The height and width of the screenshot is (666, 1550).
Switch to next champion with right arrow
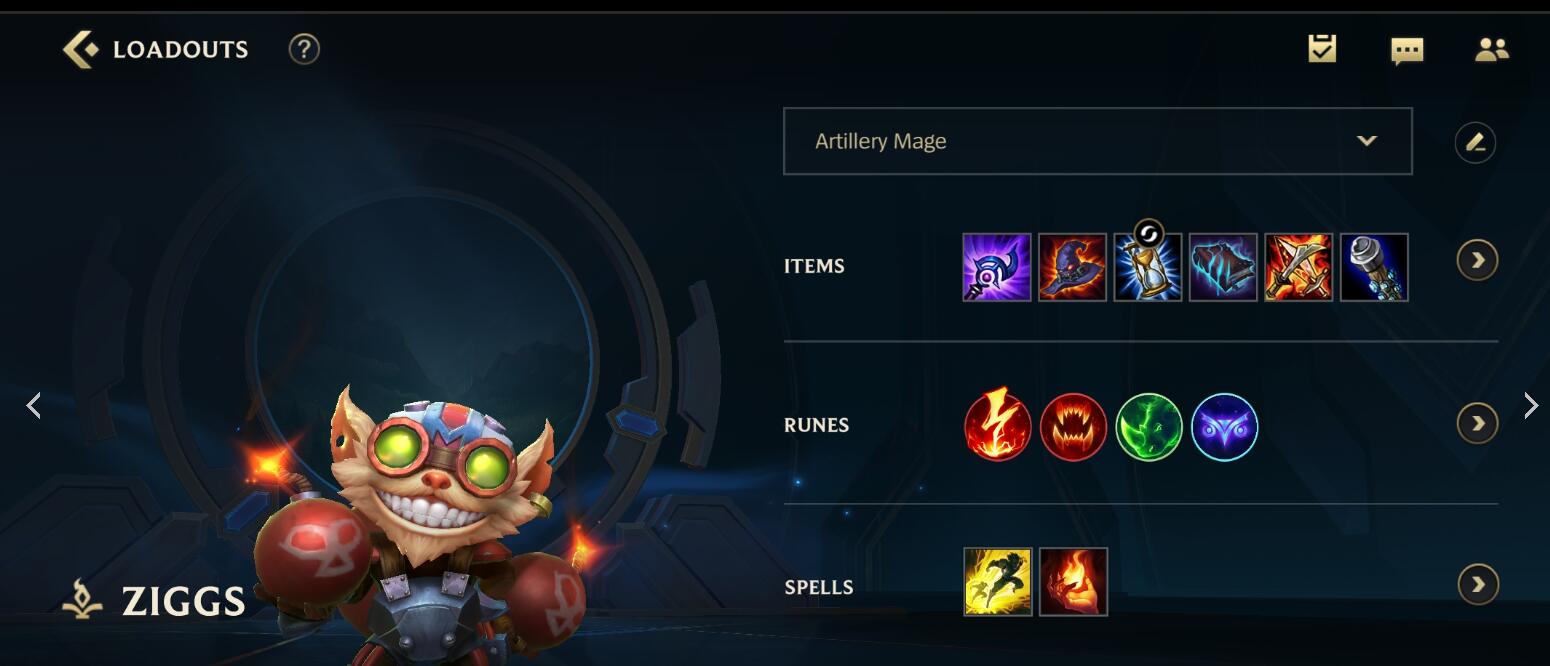point(1530,405)
